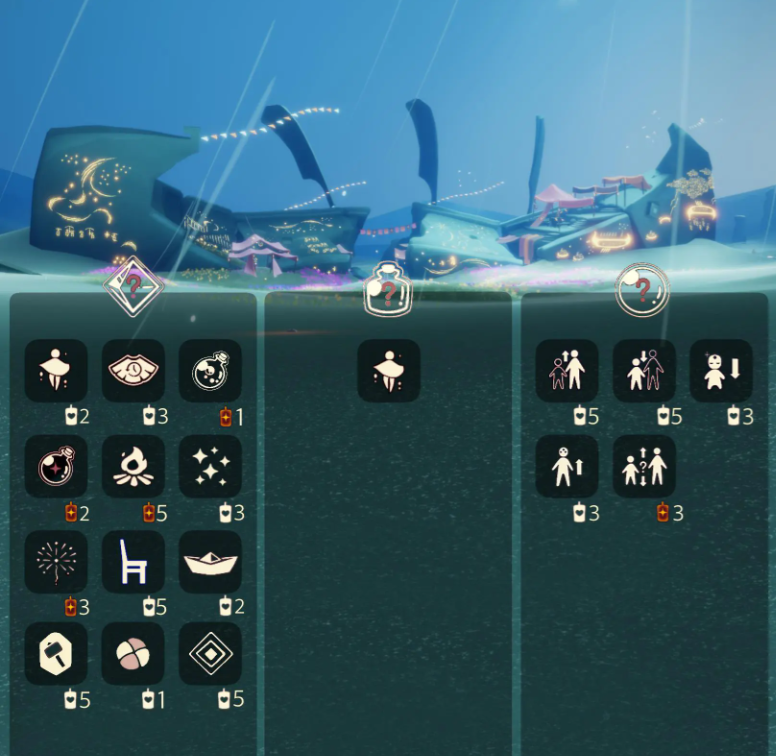Screen dimensions: 776x756
Task: Select the campfire spell
Action: pyautogui.click(x=133, y=466)
